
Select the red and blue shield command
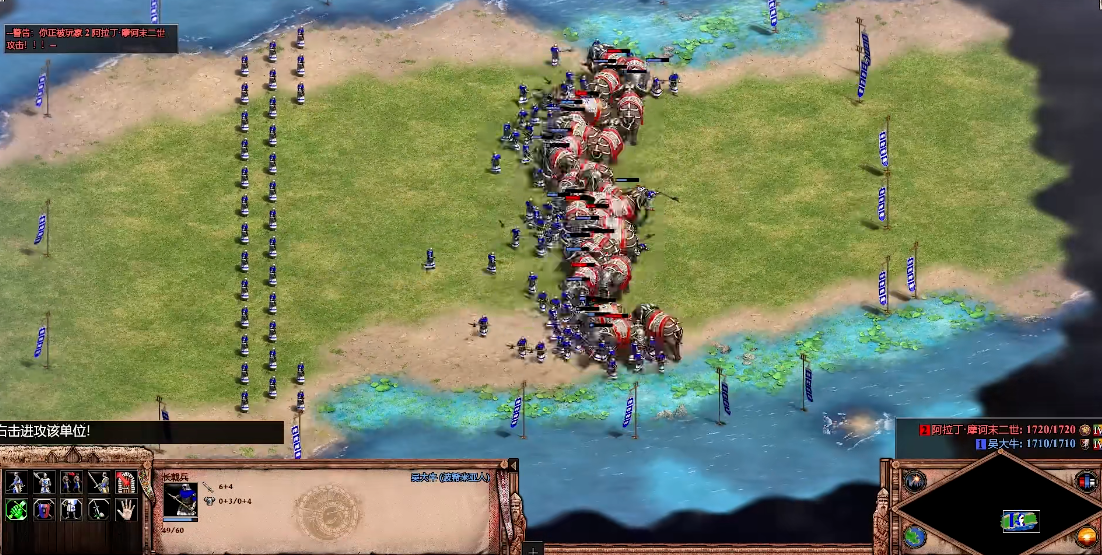(43, 510)
